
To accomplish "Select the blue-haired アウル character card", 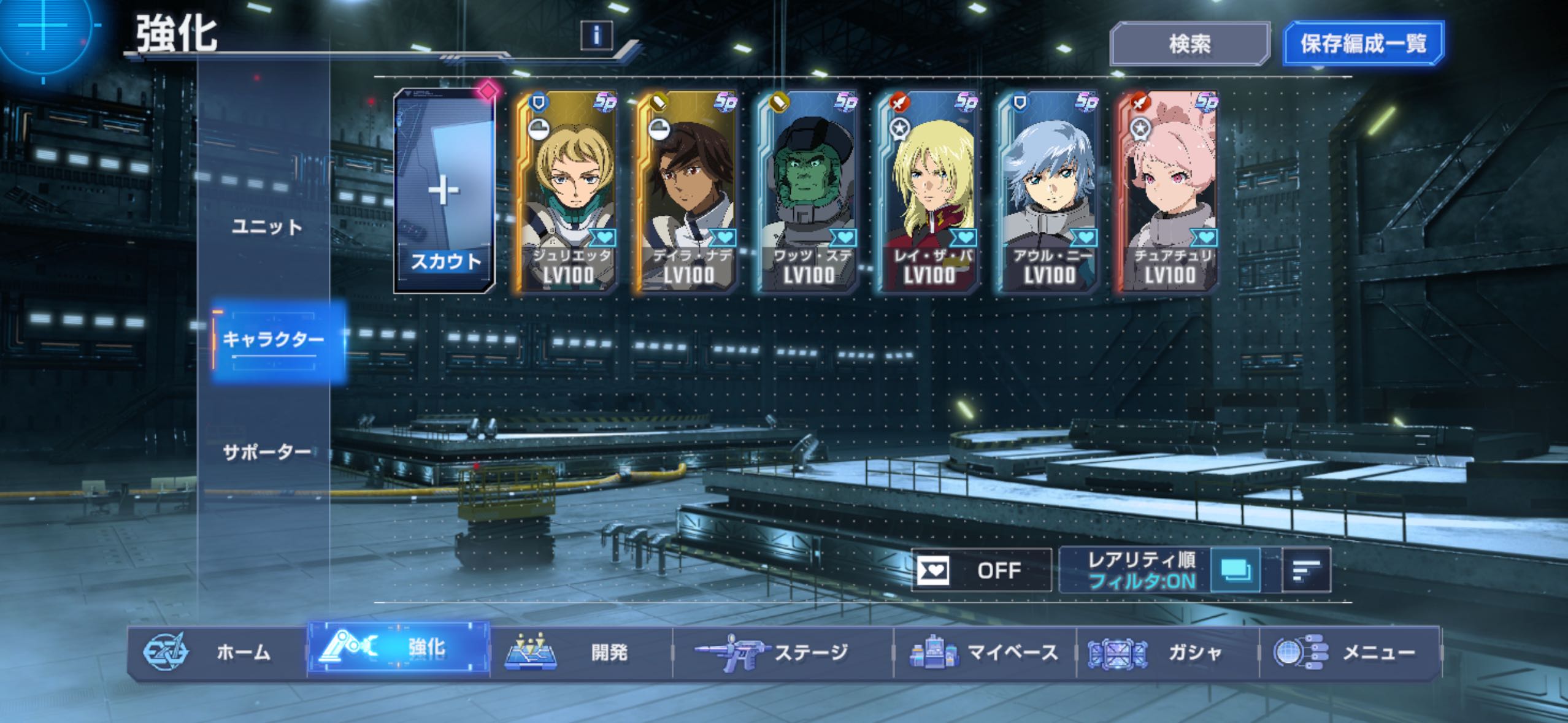I will (1048, 191).
